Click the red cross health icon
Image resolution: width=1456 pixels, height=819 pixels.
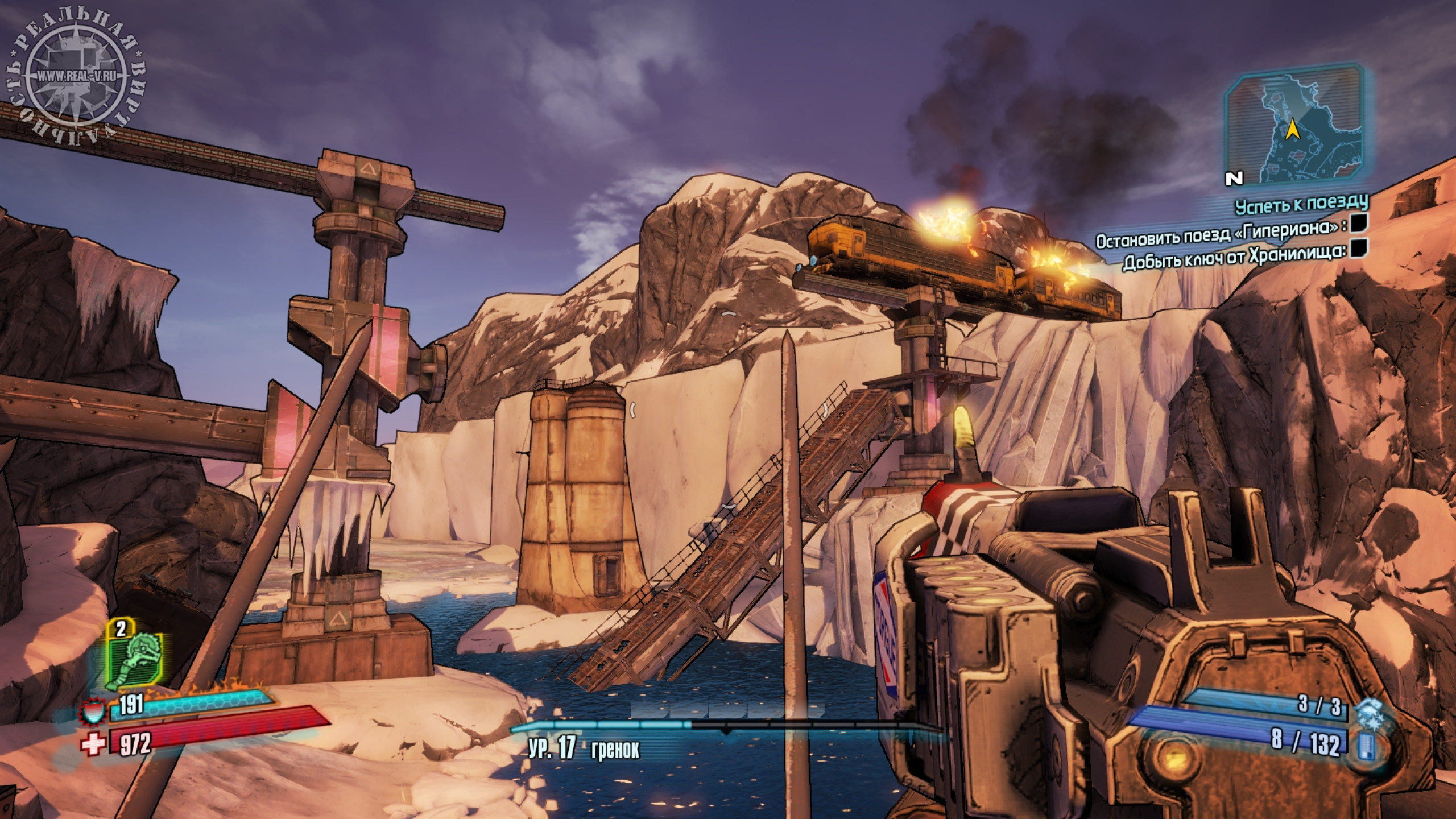coord(95,743)
